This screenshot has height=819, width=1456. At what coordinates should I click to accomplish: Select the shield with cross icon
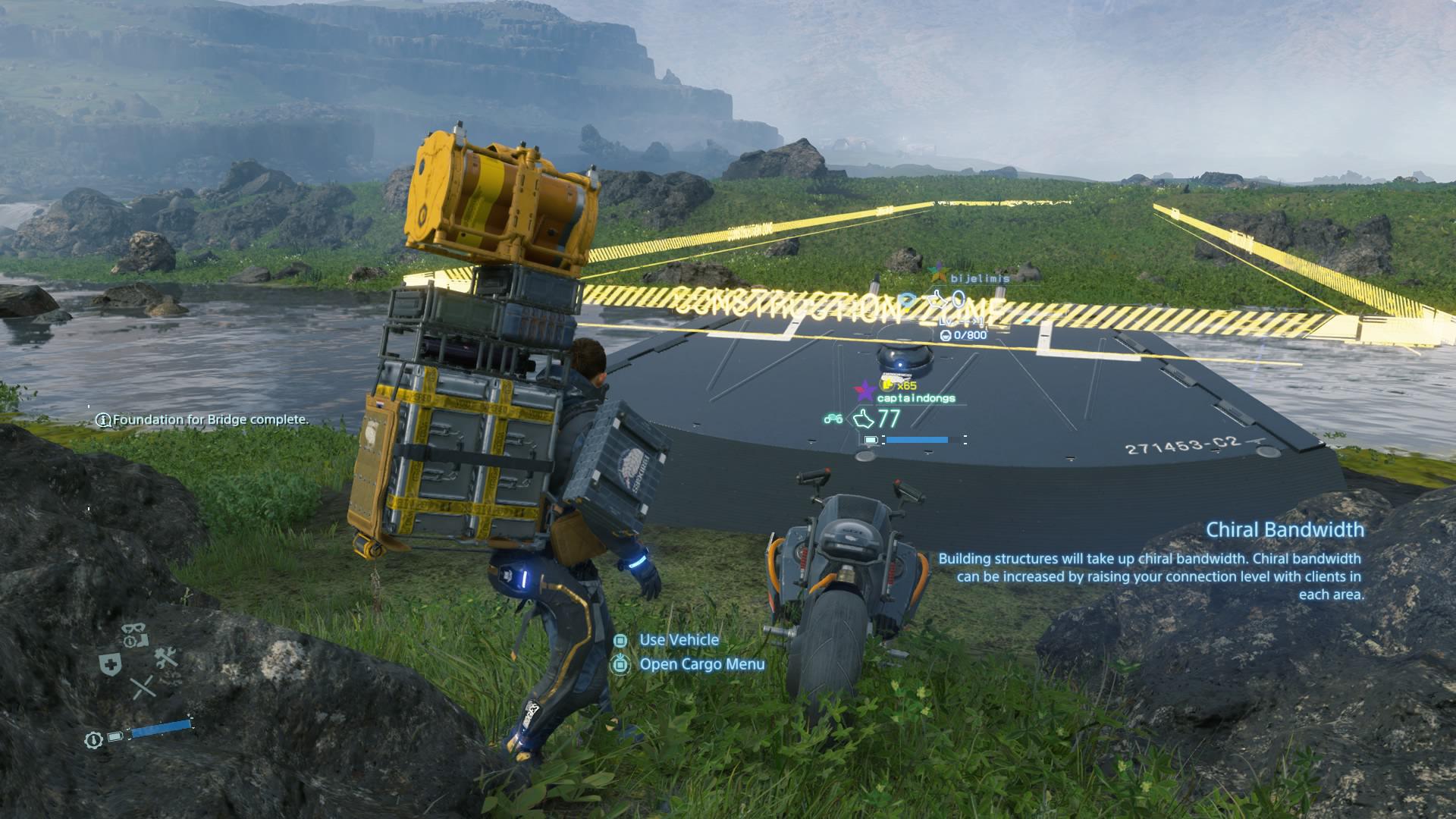pos(111,665)
